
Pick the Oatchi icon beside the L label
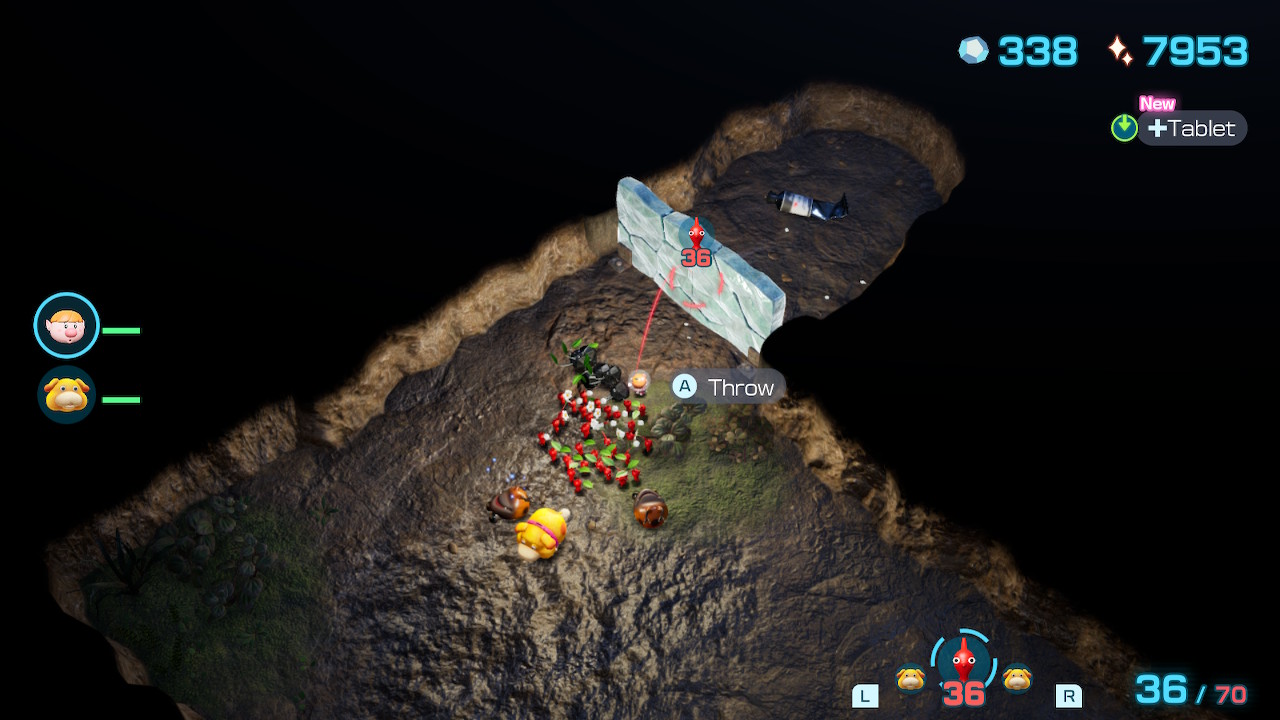tap(910, 678)
